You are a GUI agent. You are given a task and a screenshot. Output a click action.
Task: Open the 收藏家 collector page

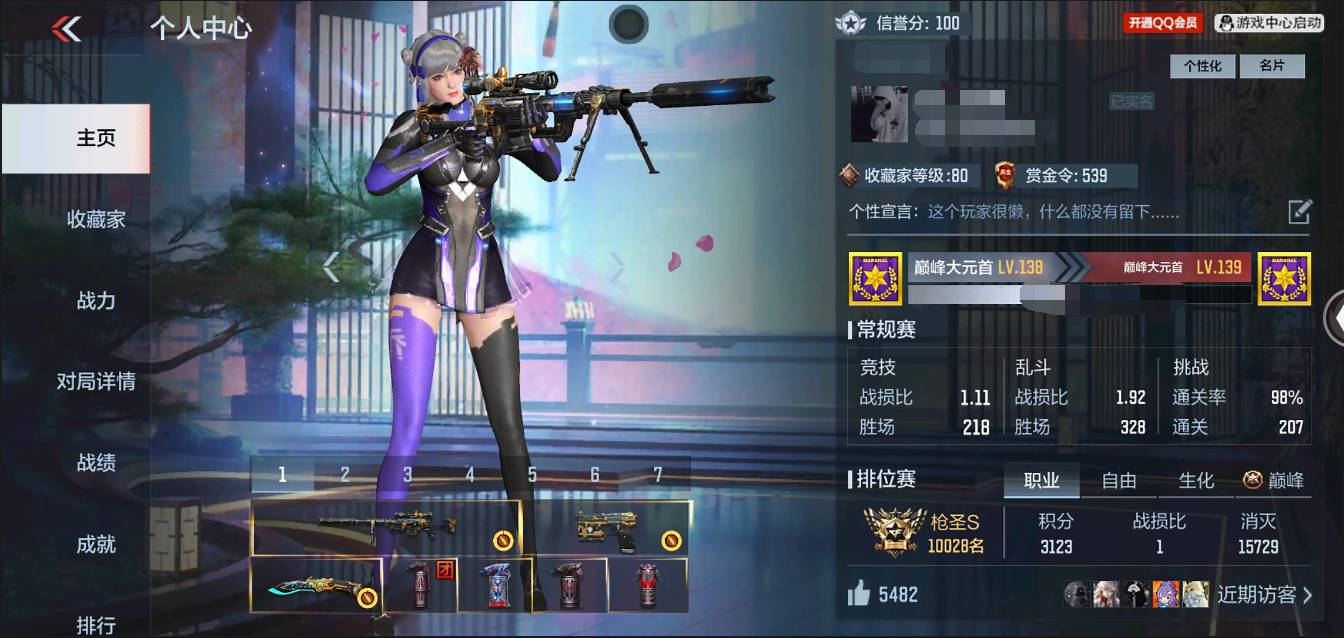tap(96, 219)
